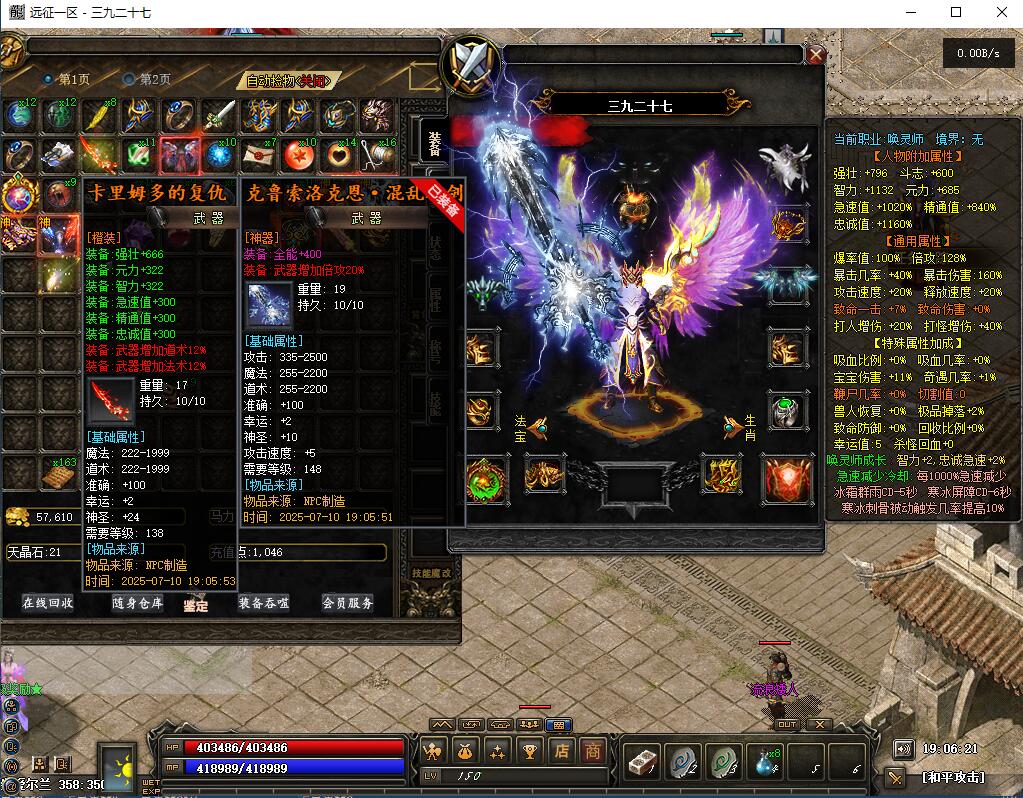Open equipment devour (装备吞噬)
This screenshot has width=1023, height=798.
click(263, 603)
